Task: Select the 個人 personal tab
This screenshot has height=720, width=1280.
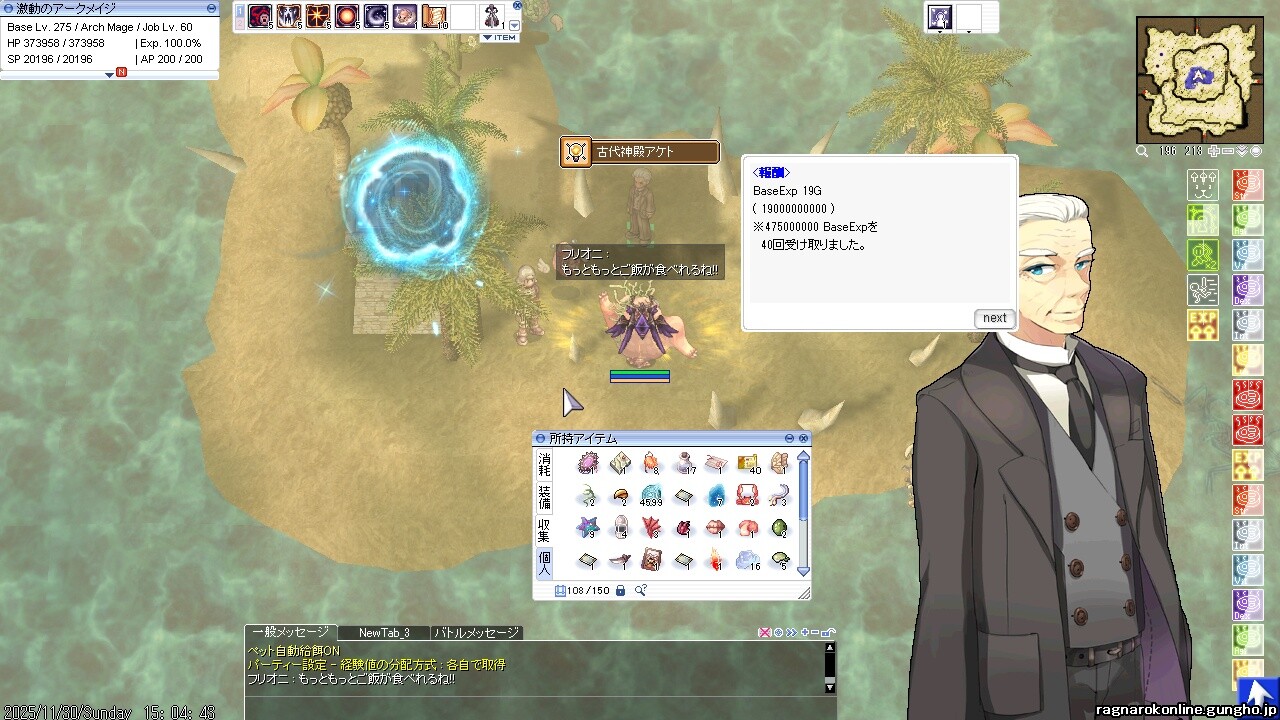Action: click(x=545, y=562)
